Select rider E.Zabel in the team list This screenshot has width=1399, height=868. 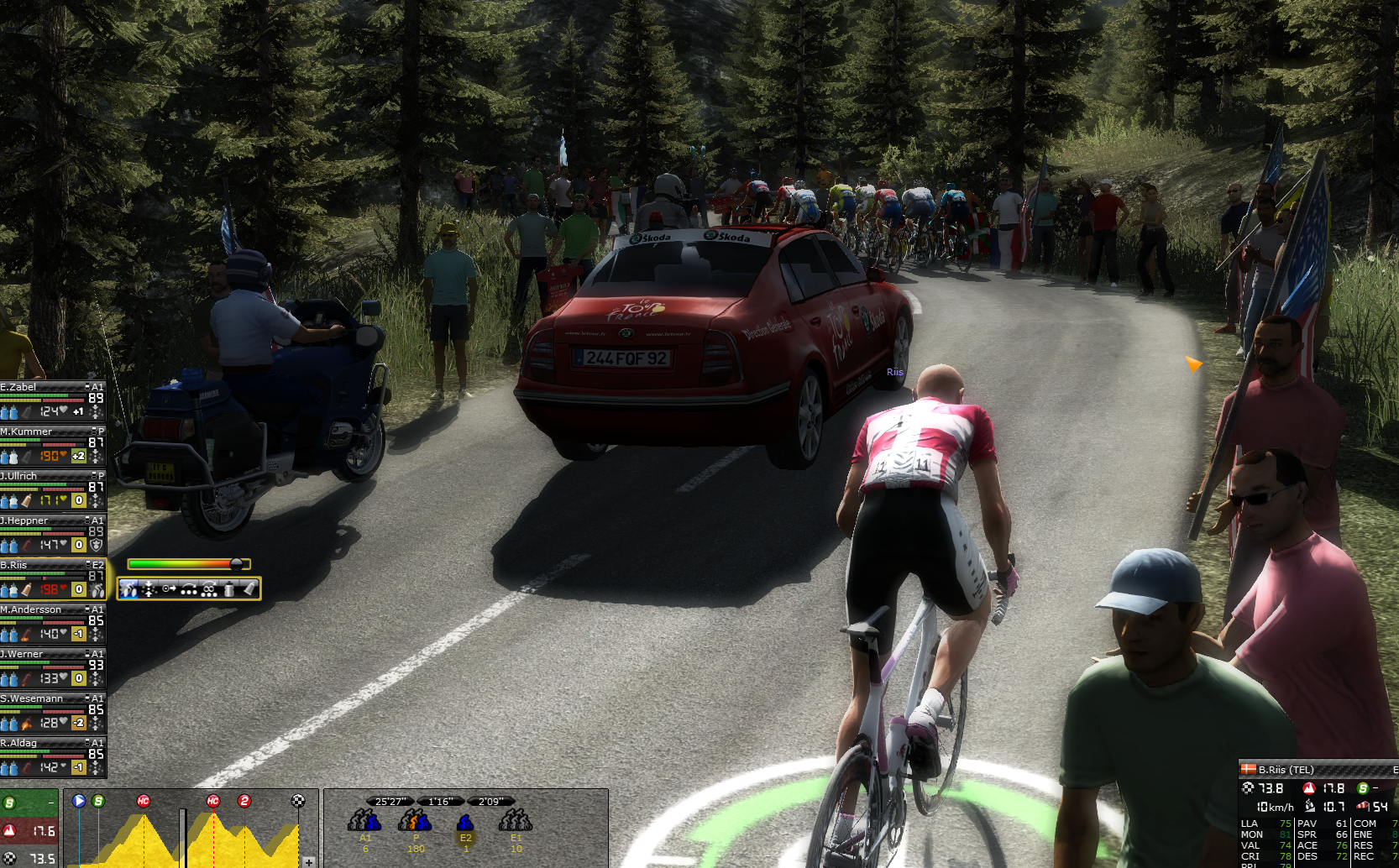pyautogui.click(x=52, y=400)
